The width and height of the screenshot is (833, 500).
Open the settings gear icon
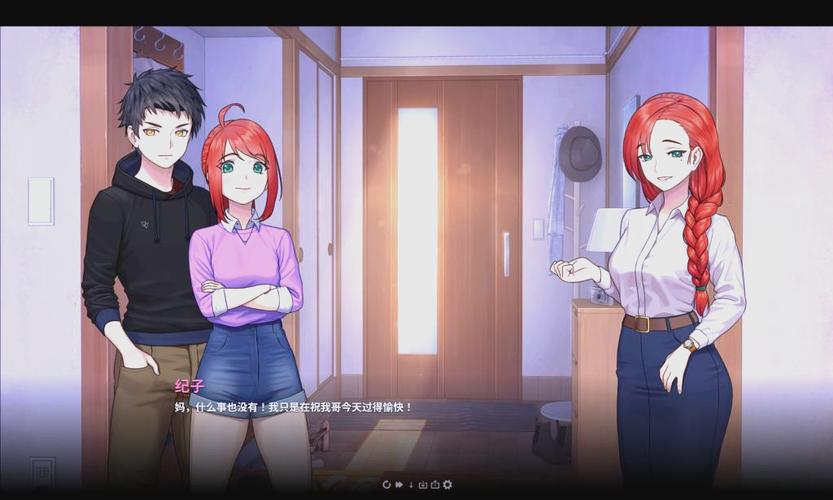pos(447,484)
